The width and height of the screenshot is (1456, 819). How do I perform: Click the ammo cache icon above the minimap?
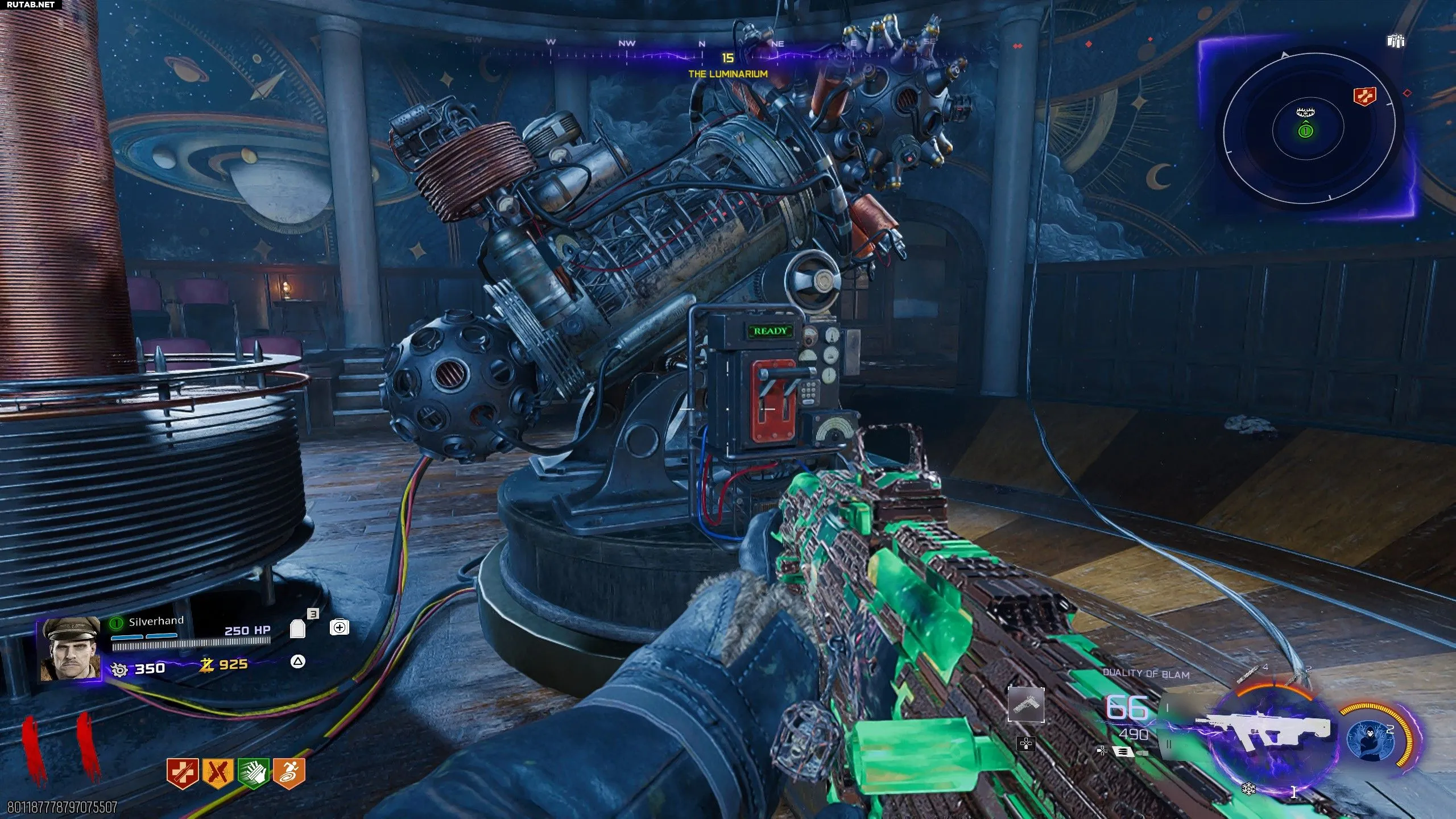[x=1396, y=41]
